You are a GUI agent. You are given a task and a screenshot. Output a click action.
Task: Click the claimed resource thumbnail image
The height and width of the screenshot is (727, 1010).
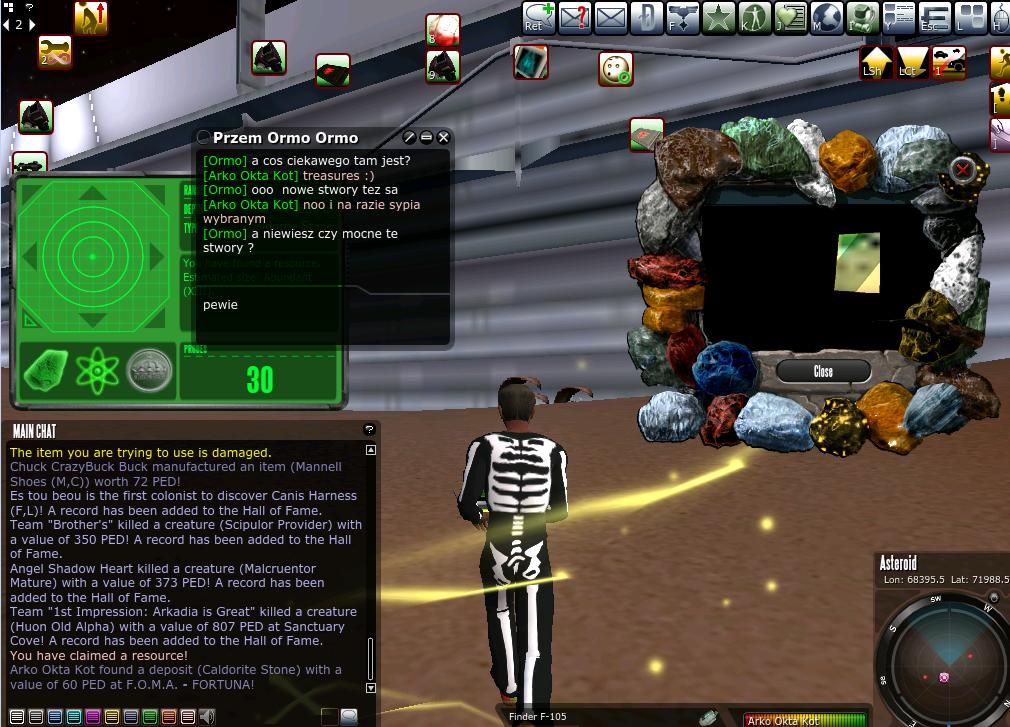point(858,263)
